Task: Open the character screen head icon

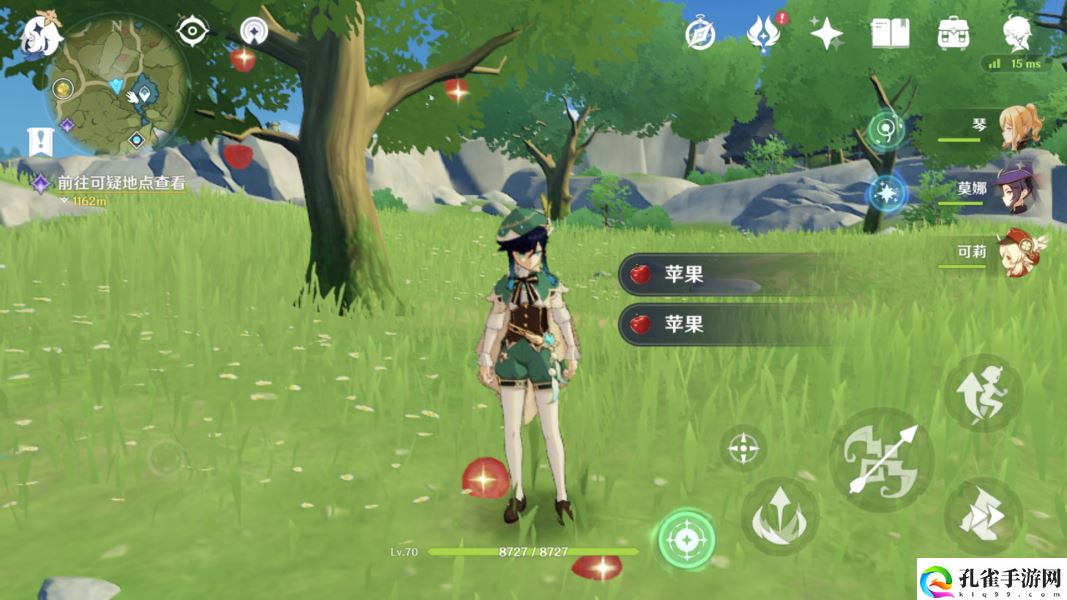Action: click(1017, 32)
